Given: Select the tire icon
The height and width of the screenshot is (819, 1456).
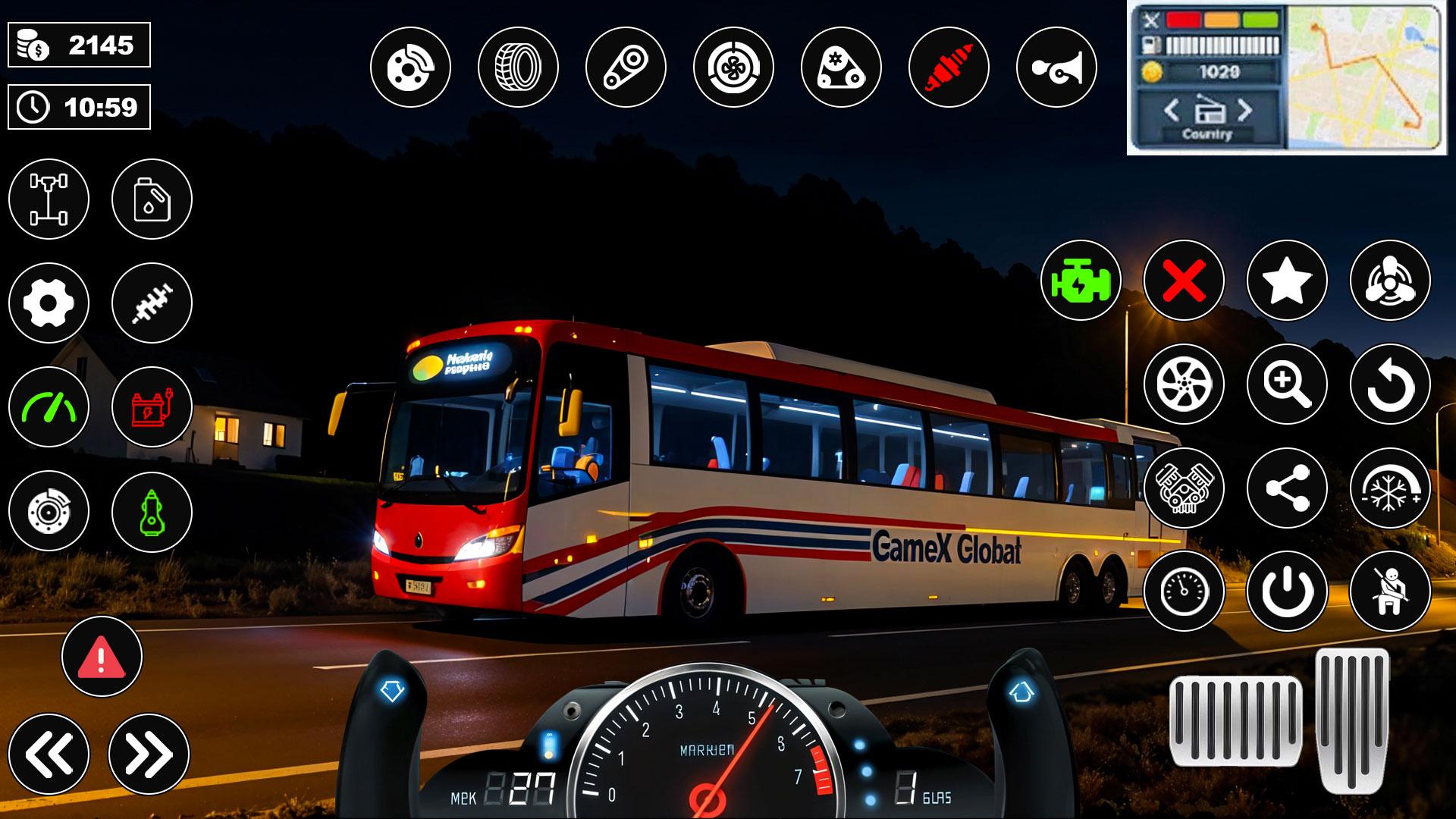Looking at the screenshot, I should click(x=518, y=67).
